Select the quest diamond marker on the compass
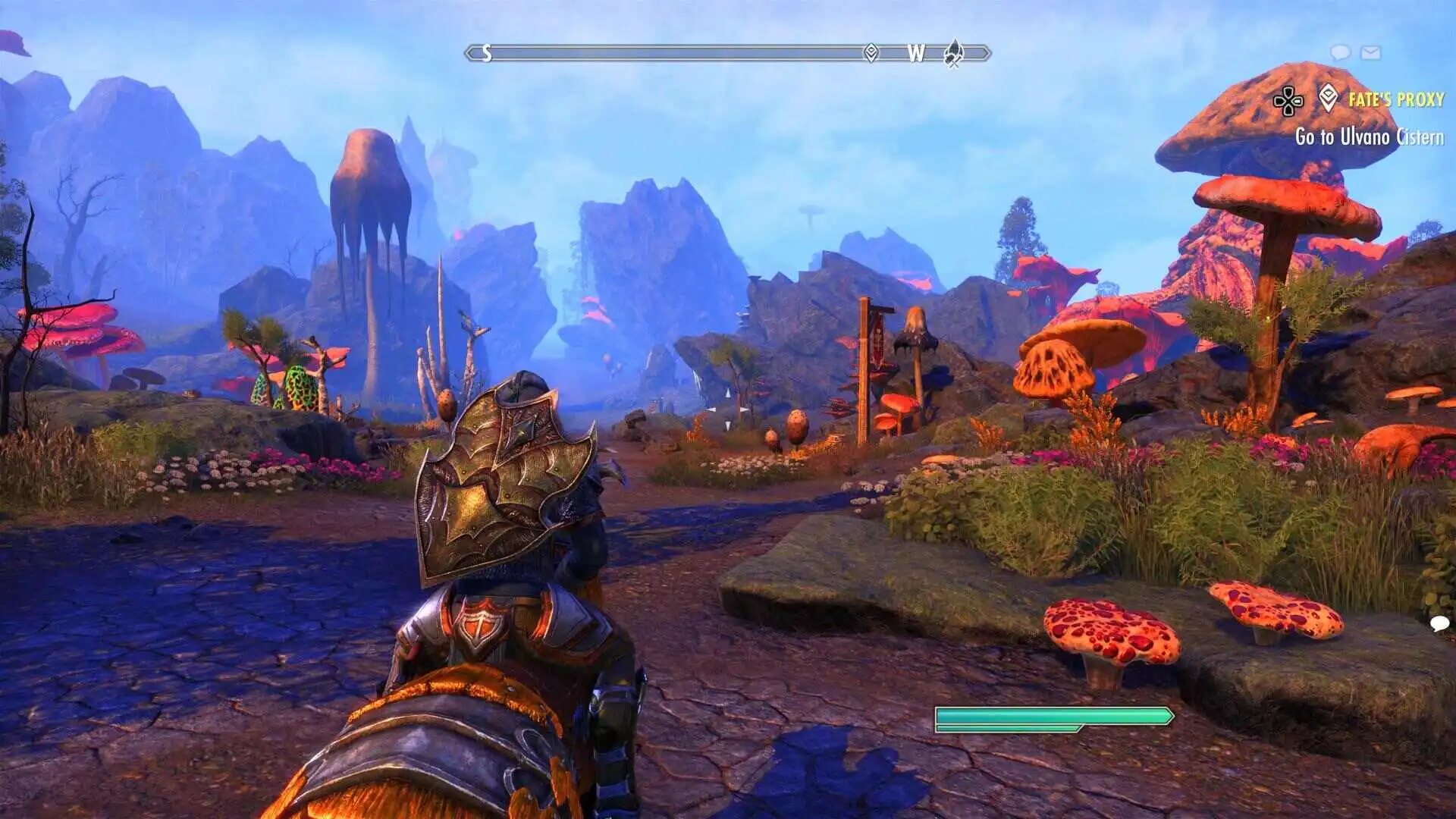Viewport: 1456px width, 819px height. click(871, 52)
